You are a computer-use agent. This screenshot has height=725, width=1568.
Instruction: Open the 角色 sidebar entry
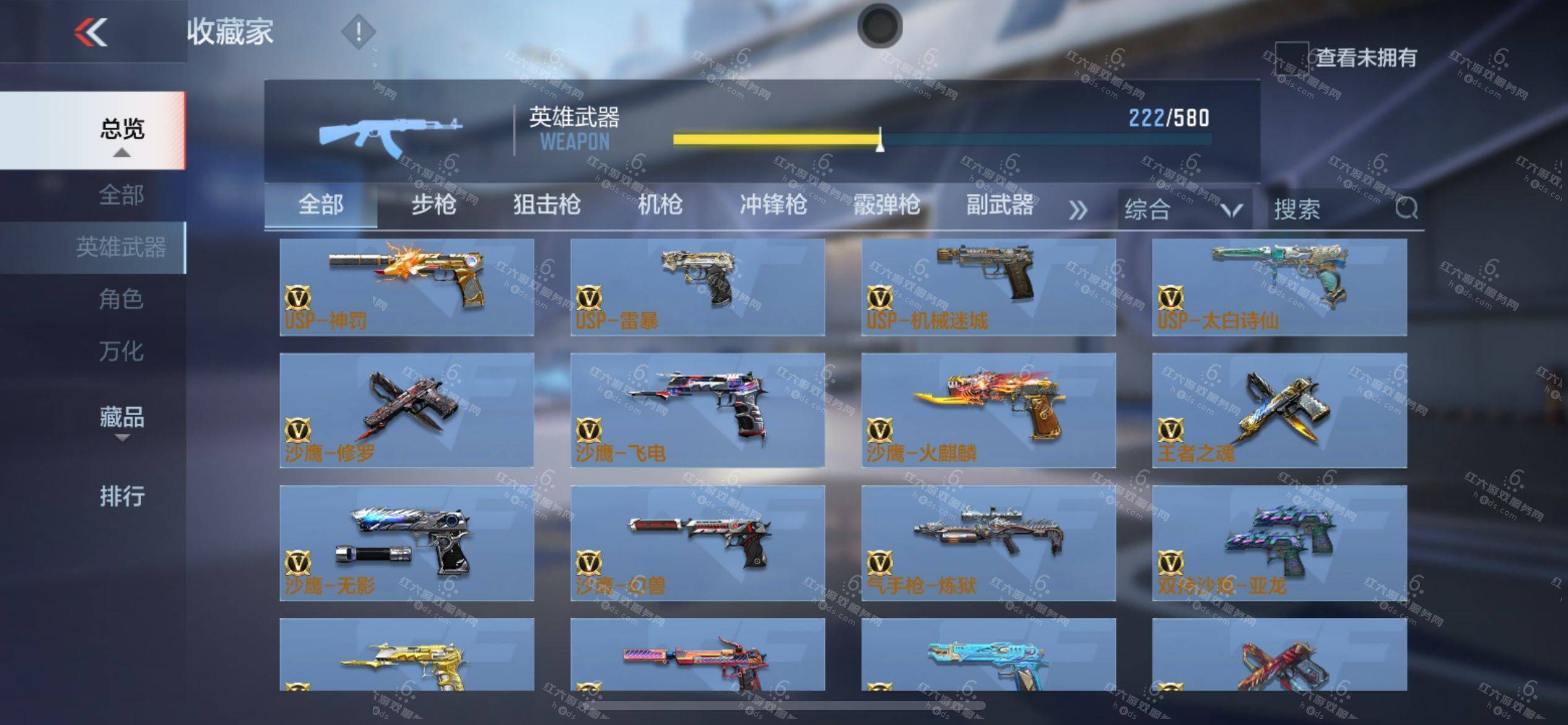pyautogui.click(x=121, y=299)
